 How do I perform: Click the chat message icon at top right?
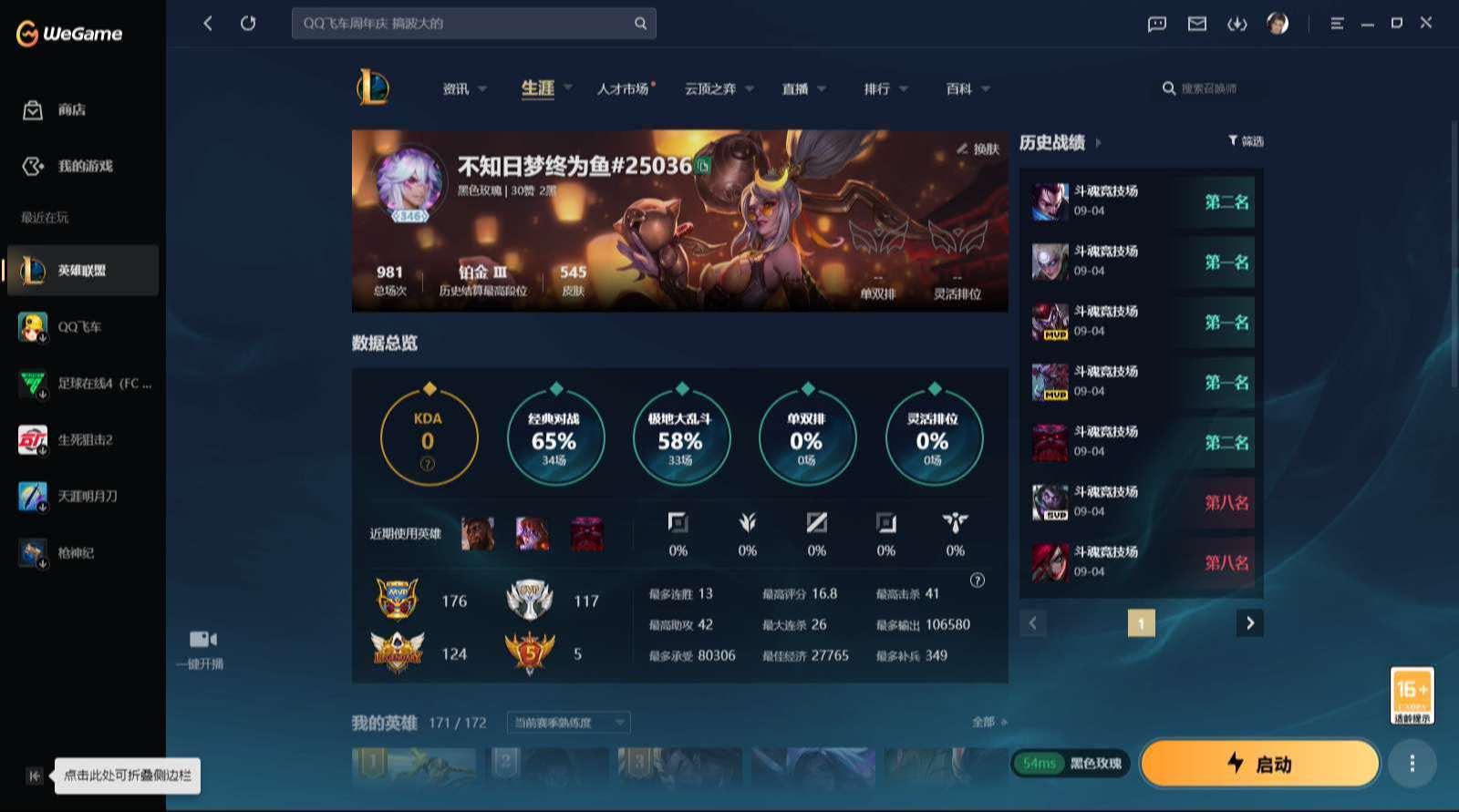coord(1156,24)
